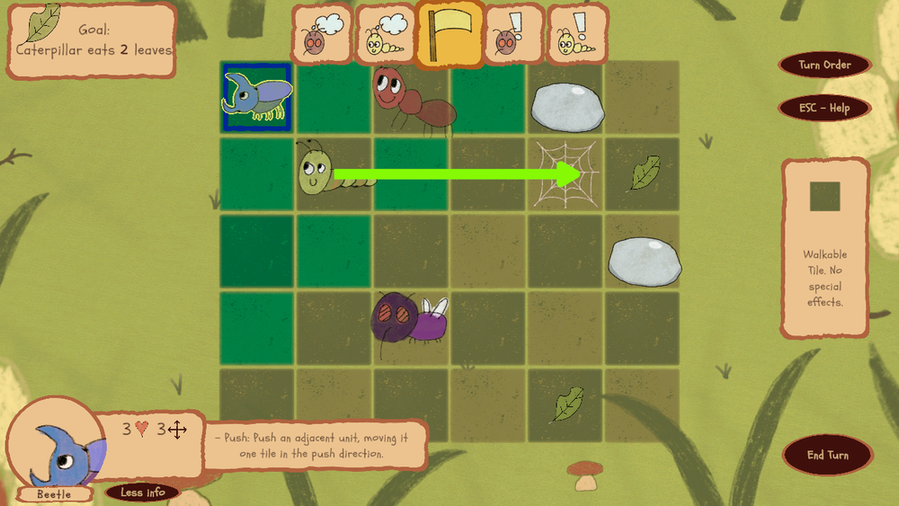899x506 pixels.
Task: Select the highlighted beetle unit tile
Action: [x=257, y=97]
